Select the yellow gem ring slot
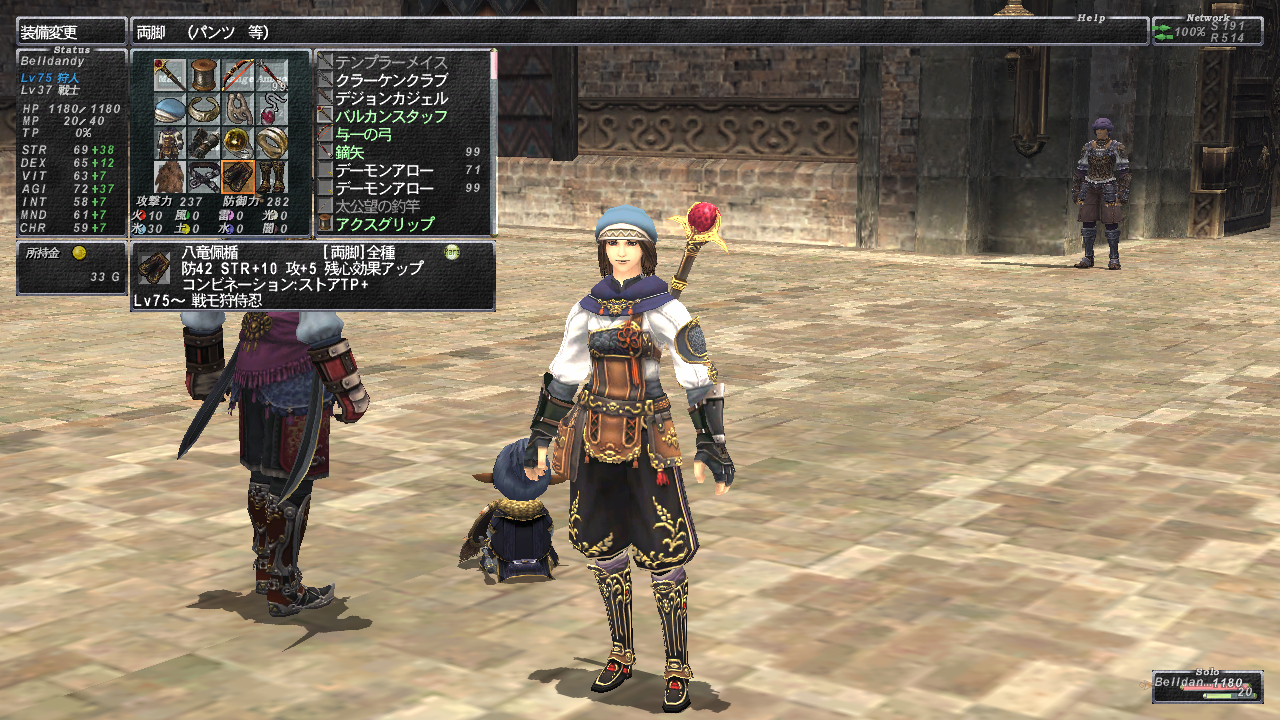Screen dimensions: 1280x720 238,143
